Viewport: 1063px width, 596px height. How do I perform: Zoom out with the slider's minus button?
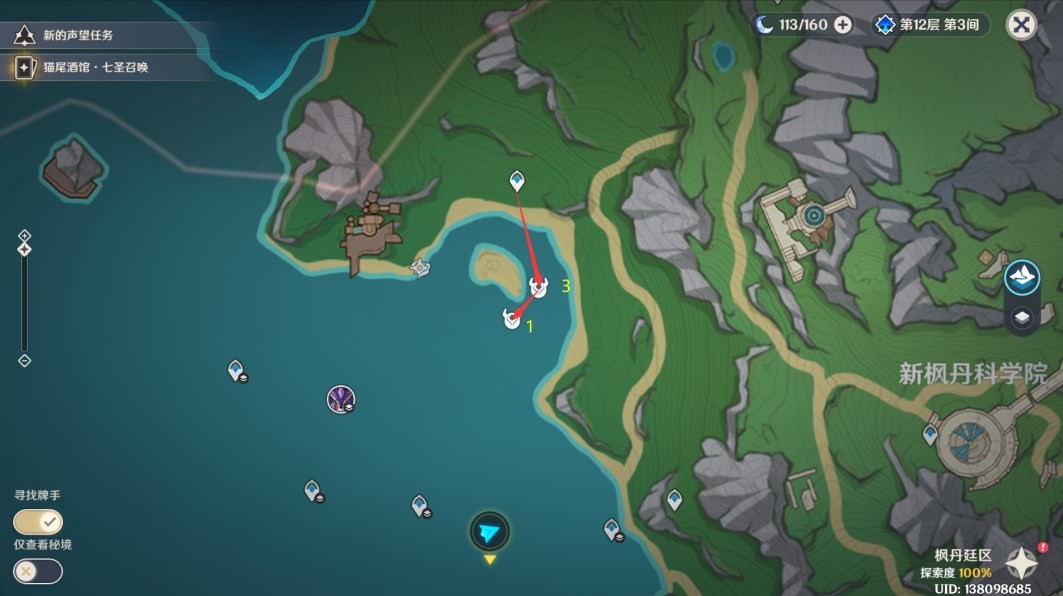click(x=25, y=360)
